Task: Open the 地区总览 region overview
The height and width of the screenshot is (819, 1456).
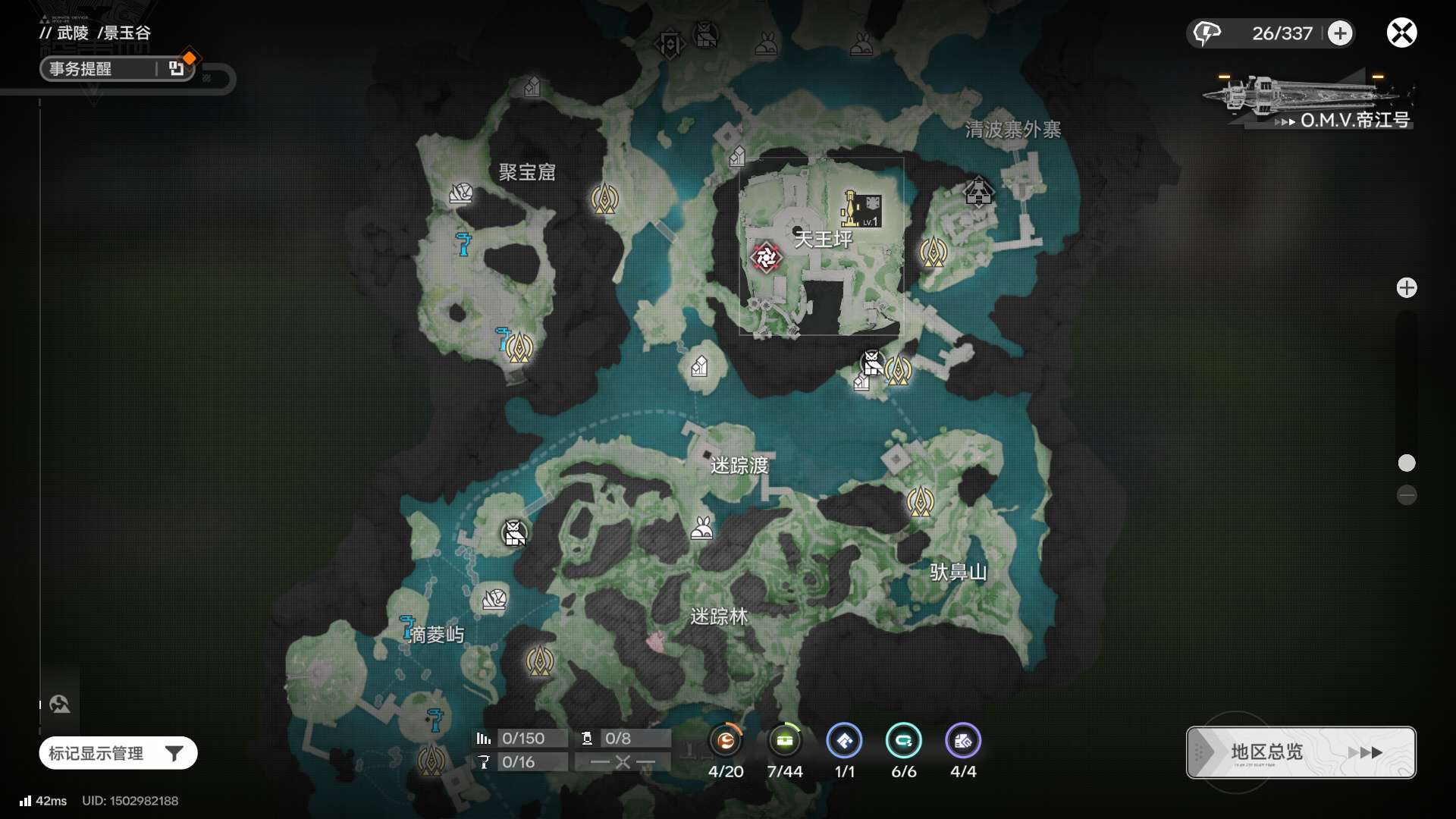Action: point(1301,752)
